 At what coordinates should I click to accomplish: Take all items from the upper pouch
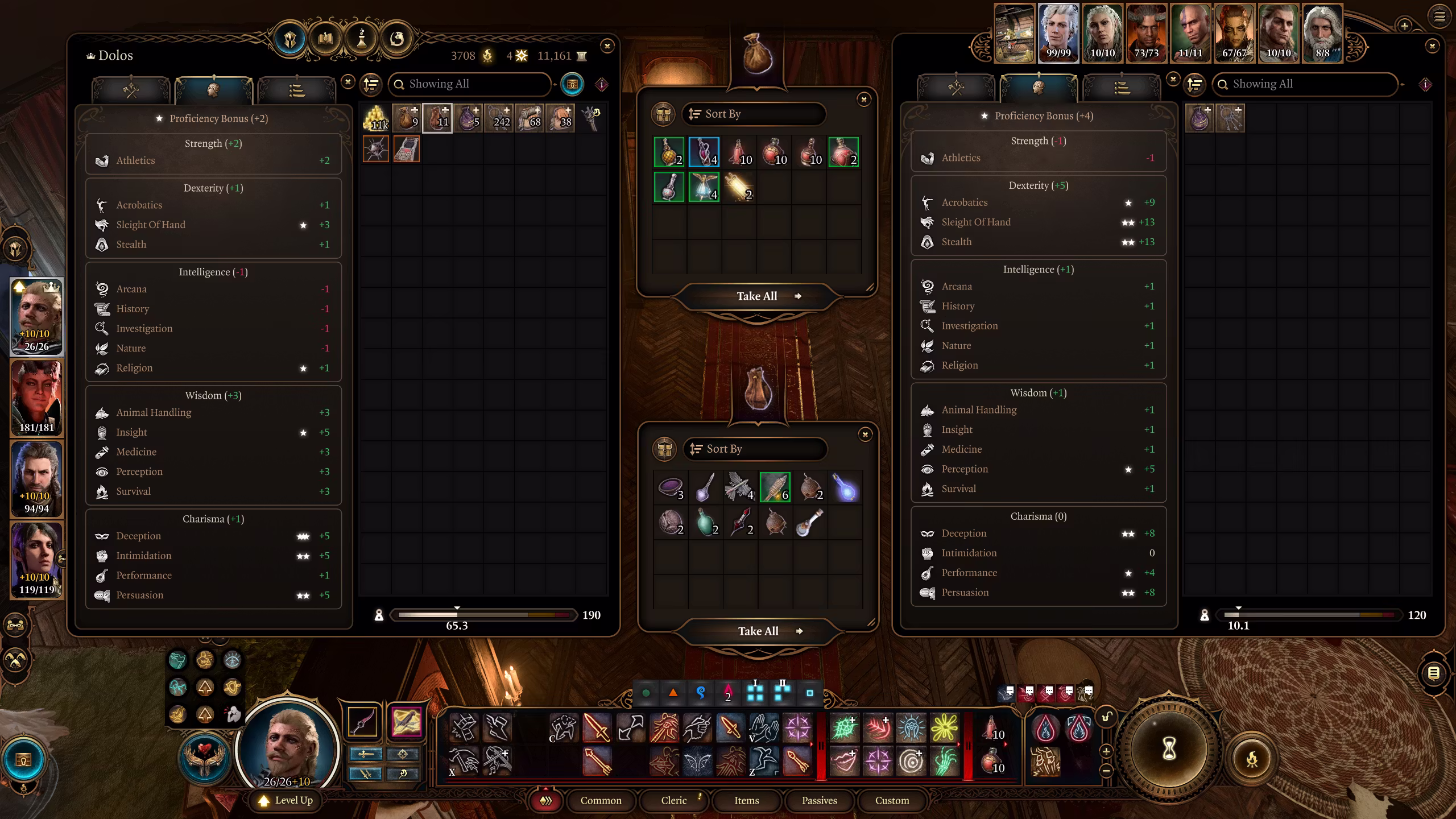[756, 296]
